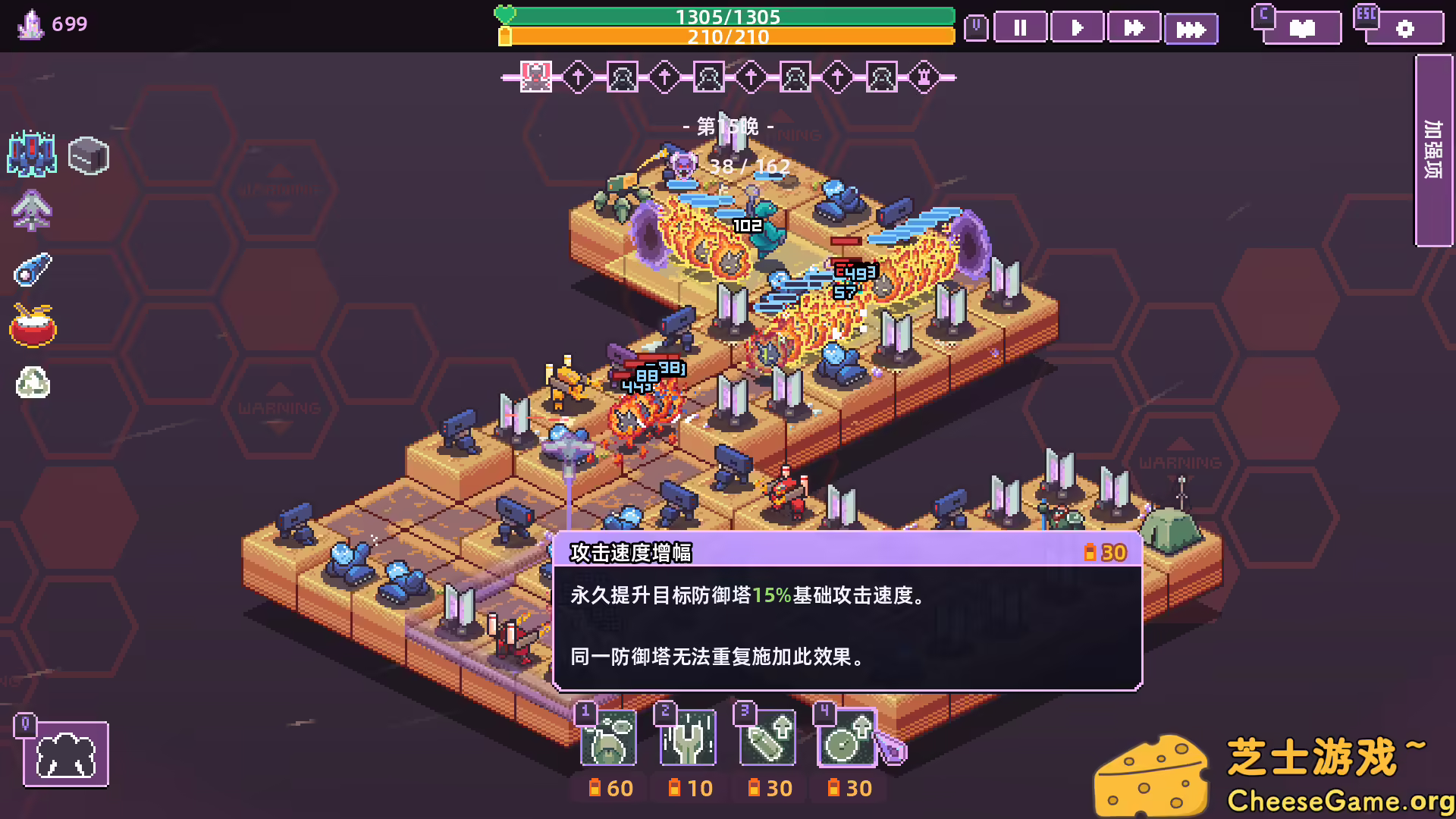Open the codex with the book button

tap(1302, 28)
